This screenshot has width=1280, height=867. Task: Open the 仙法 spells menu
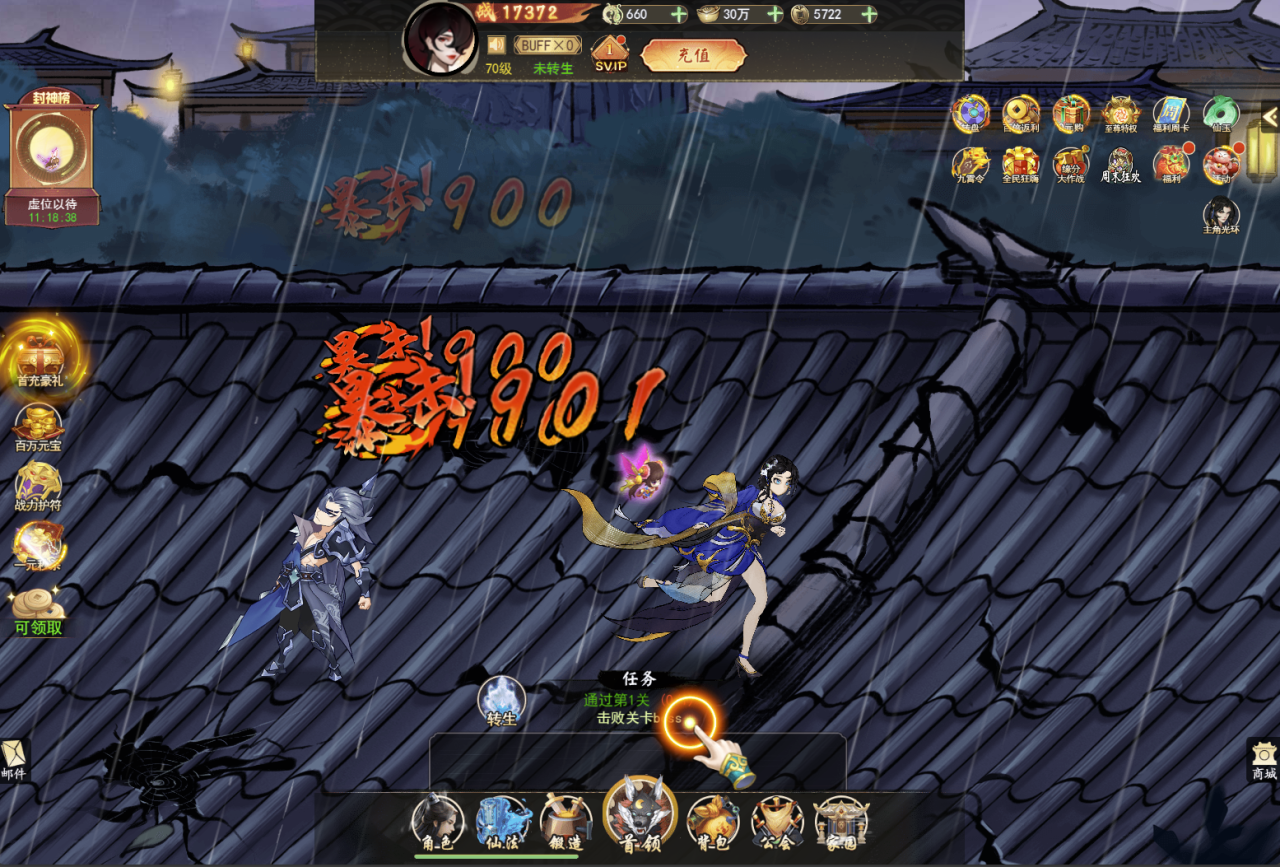503,822
